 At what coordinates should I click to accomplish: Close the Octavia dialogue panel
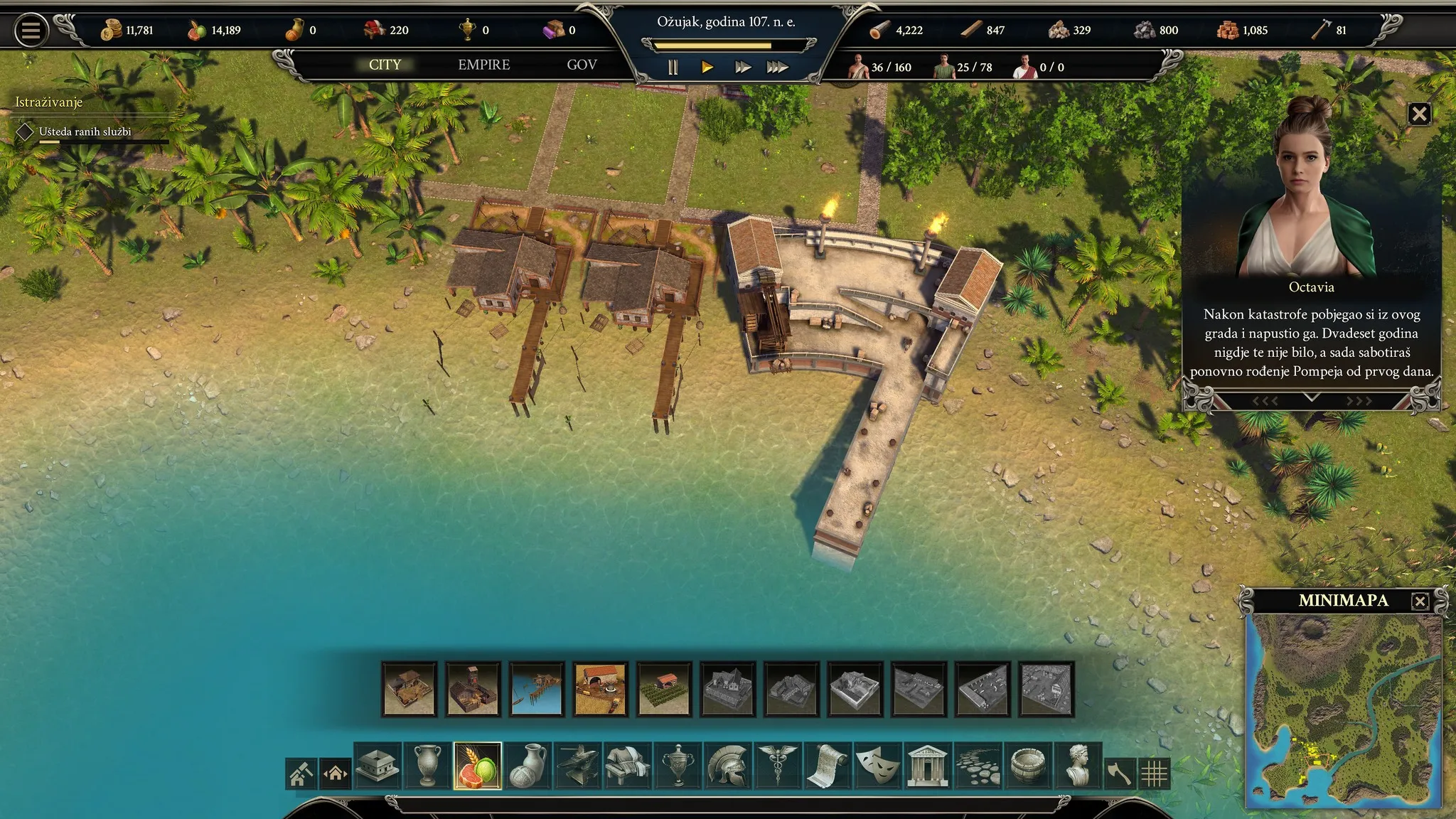[x=1419, y=114]
